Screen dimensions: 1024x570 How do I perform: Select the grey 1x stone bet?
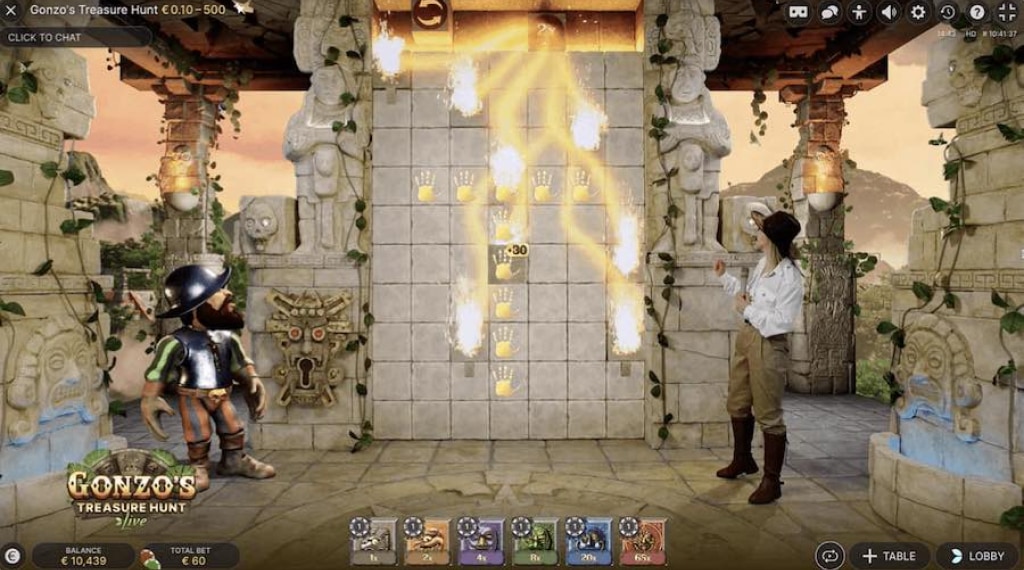tap(375, 542)
